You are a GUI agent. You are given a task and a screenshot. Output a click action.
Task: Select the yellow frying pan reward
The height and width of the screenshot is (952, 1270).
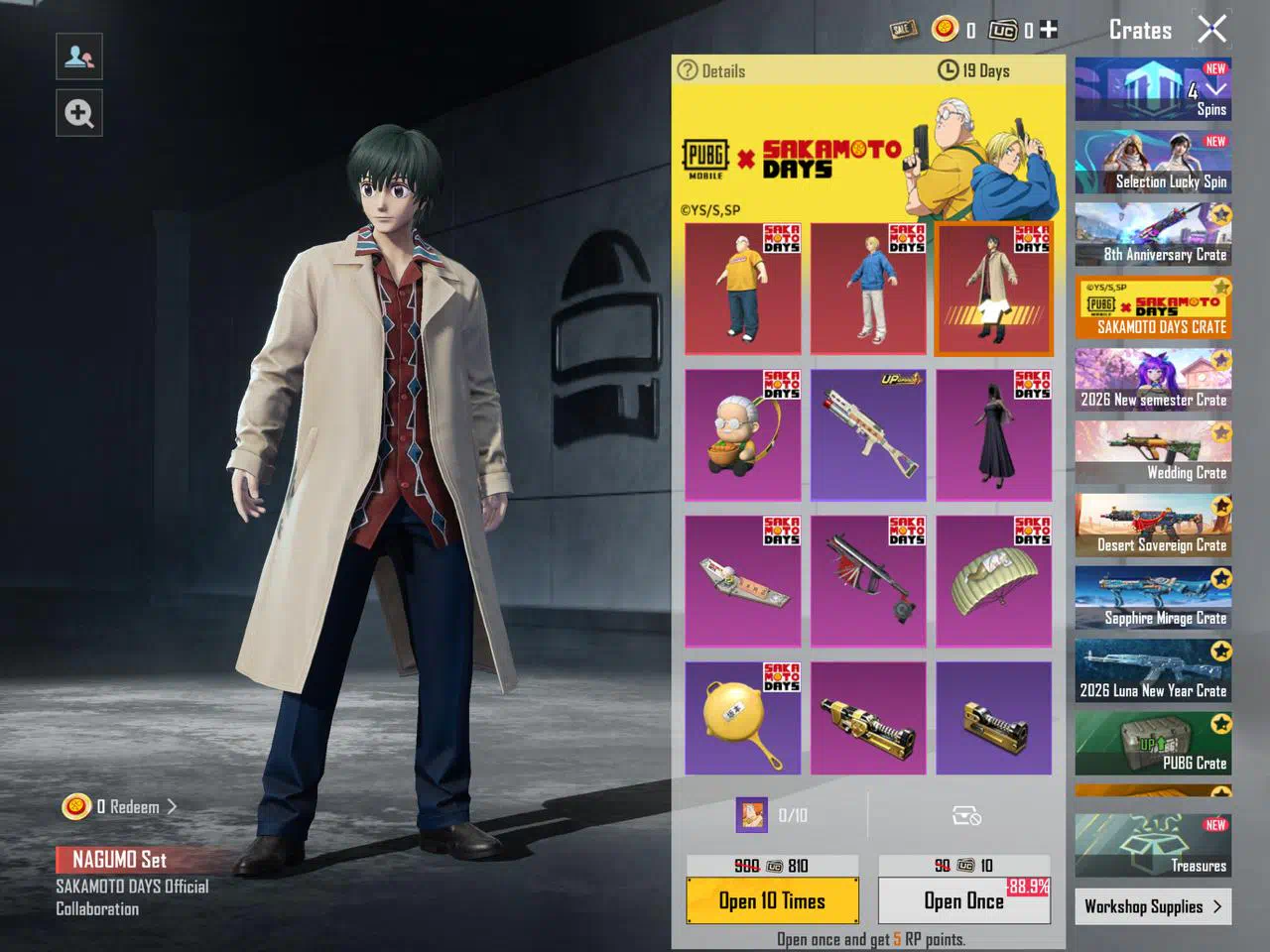click(x=742, y=718)
